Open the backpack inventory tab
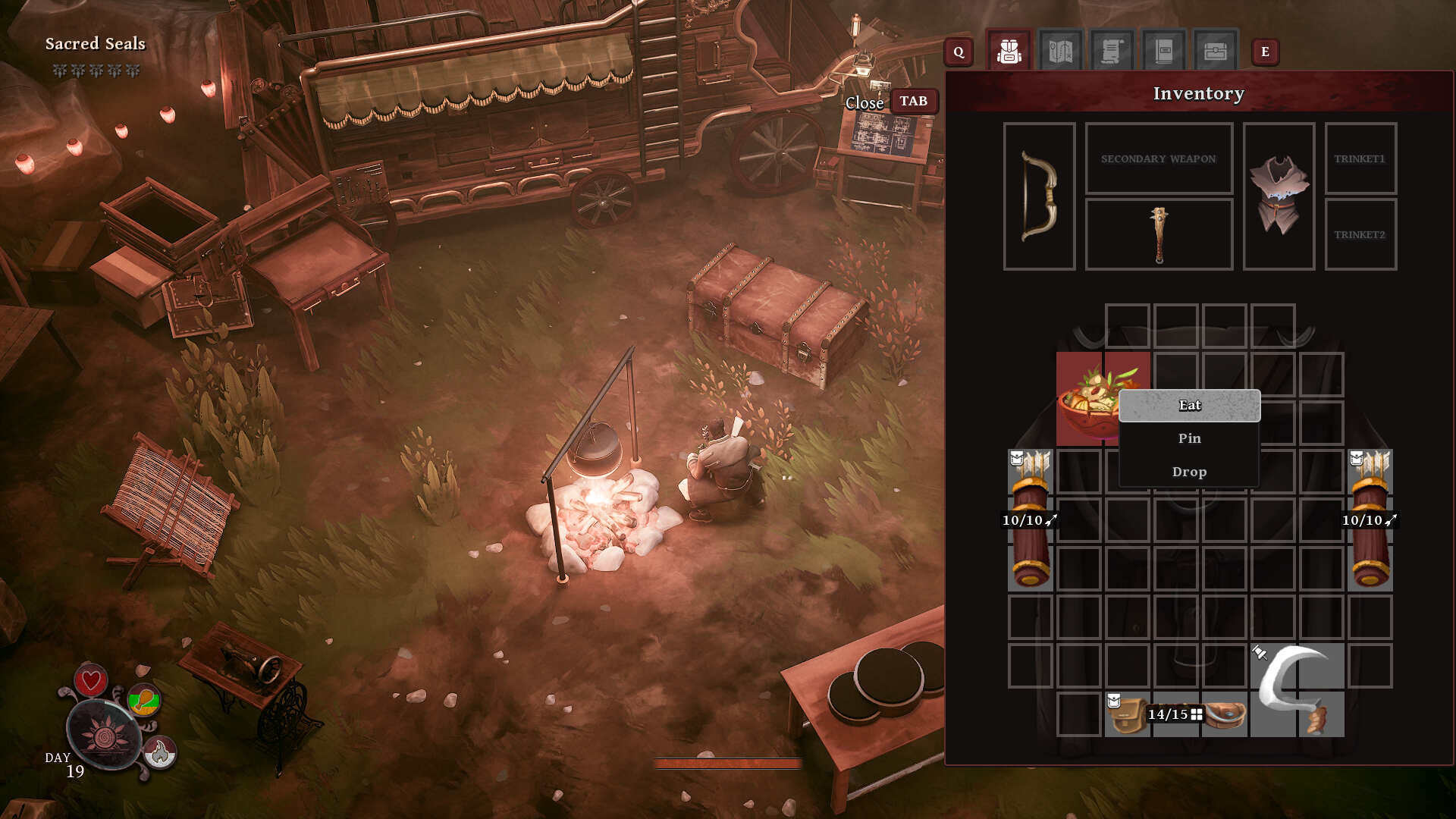The width and height of the screenshot is (1456, 819). 1009,52
